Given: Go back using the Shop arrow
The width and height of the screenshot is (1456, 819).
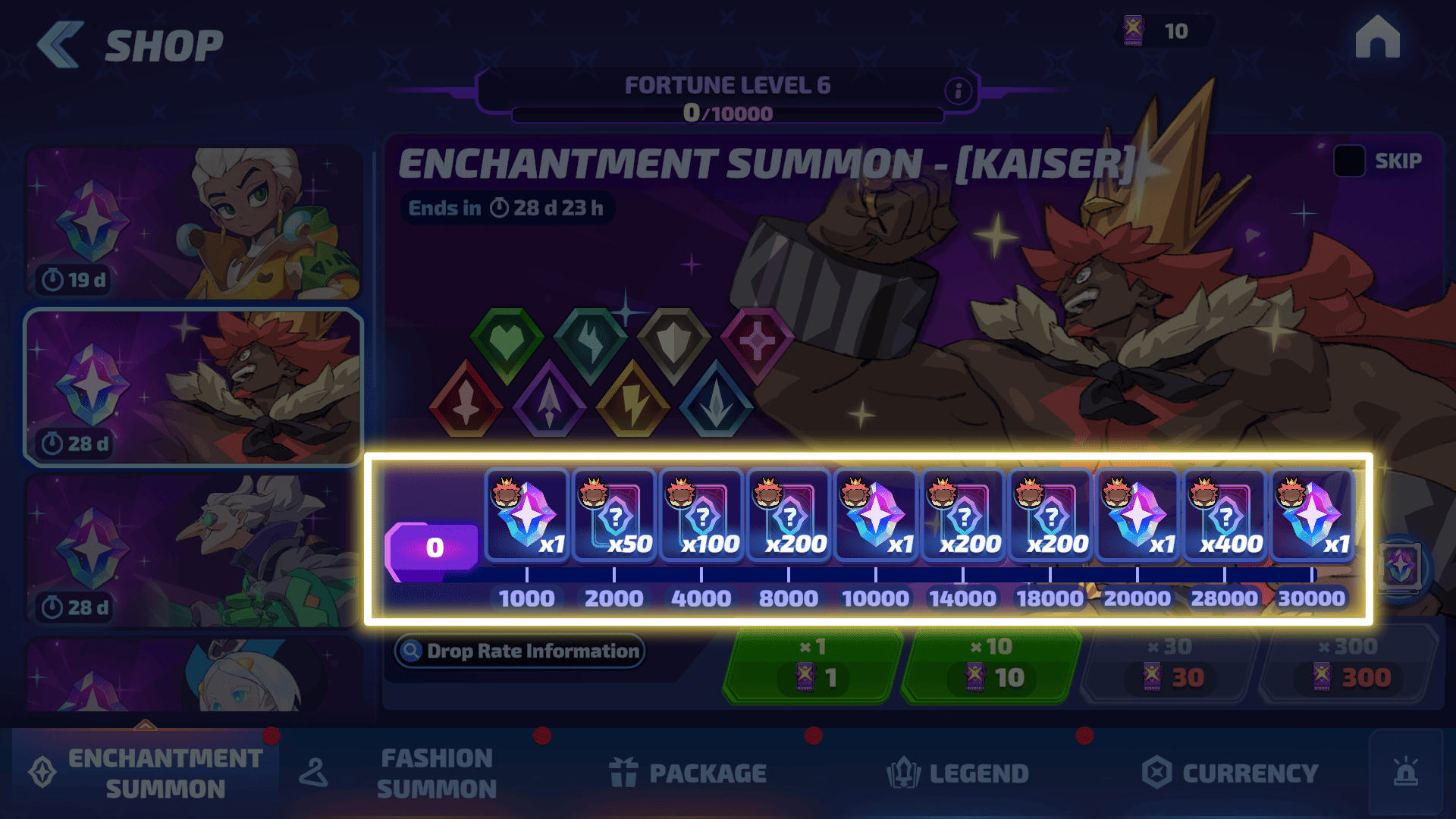Looking at the screenshot, I should (x=60, y=45).
